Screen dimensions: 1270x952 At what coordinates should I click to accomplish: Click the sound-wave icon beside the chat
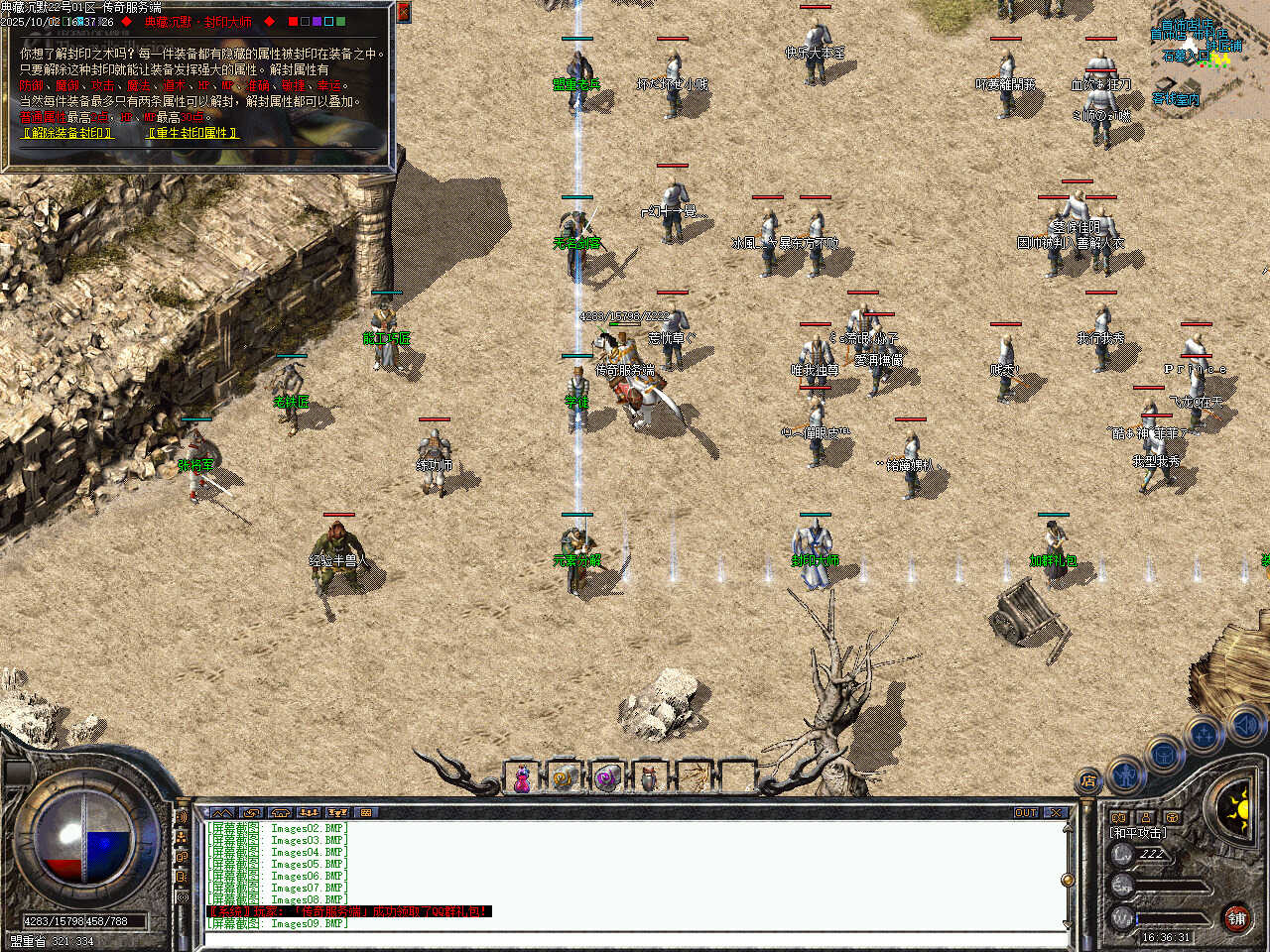click(x=183, y=817)
